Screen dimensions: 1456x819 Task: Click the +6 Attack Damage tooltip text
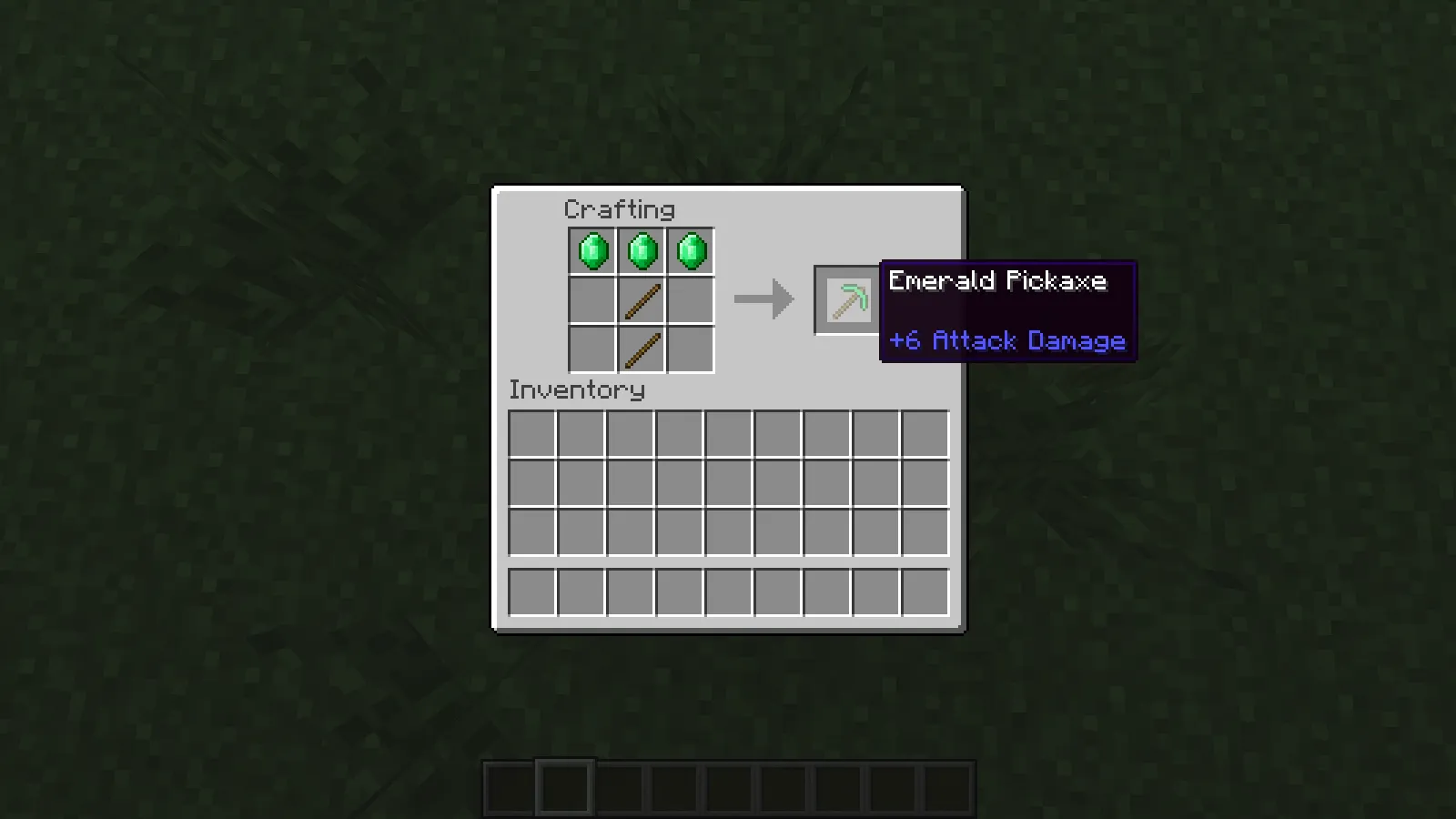click(1006, 340)
